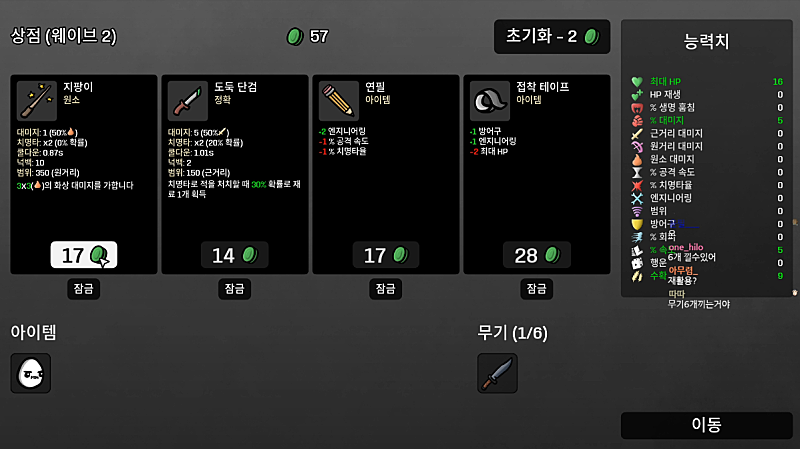Image resolution: width=800 pixels, height=449 pixels.
Task: Proceed with the 이동 button
Action: tap(707, 425)
